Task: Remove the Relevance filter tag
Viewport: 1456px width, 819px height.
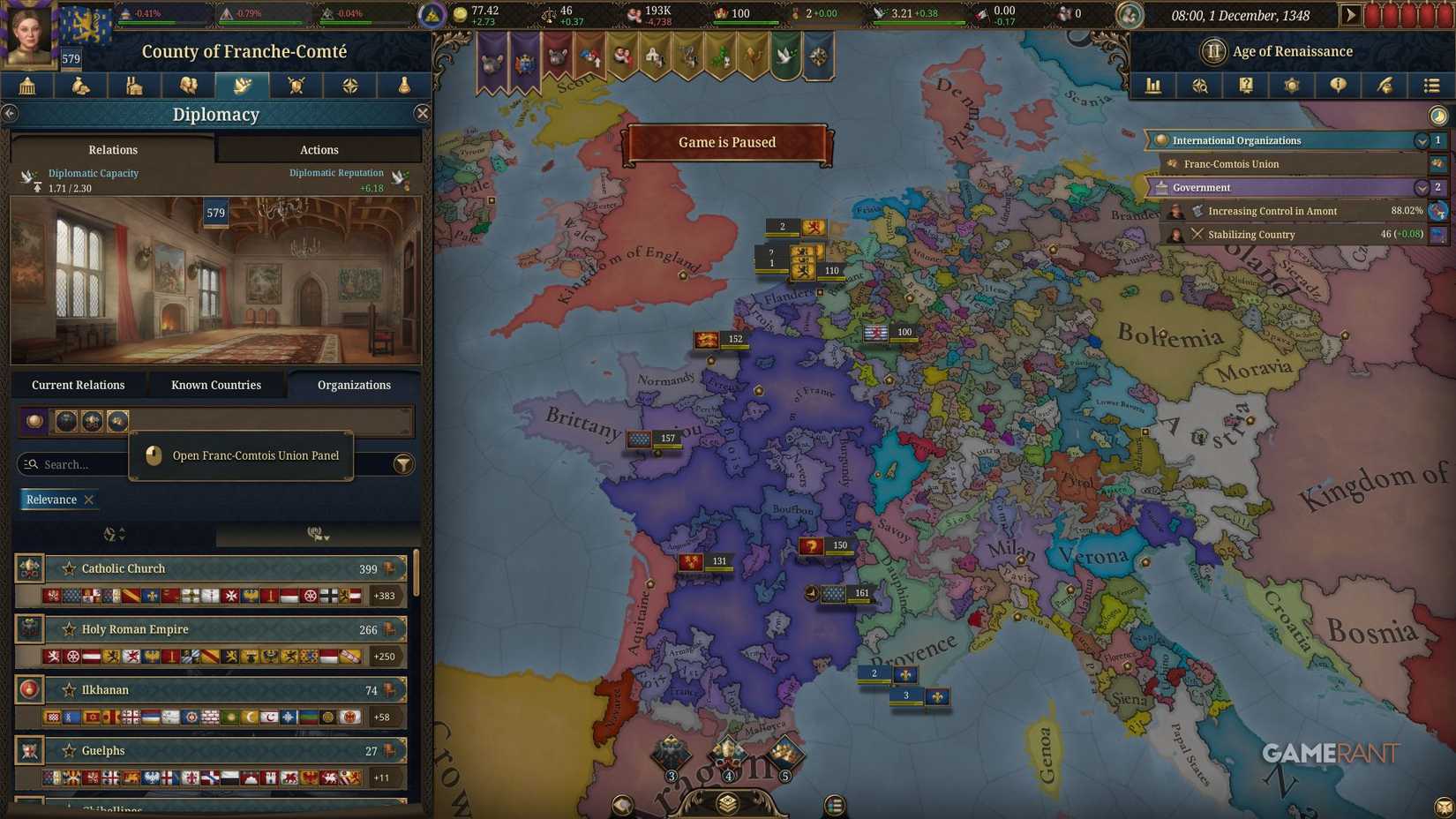Action: coord(88,500)
